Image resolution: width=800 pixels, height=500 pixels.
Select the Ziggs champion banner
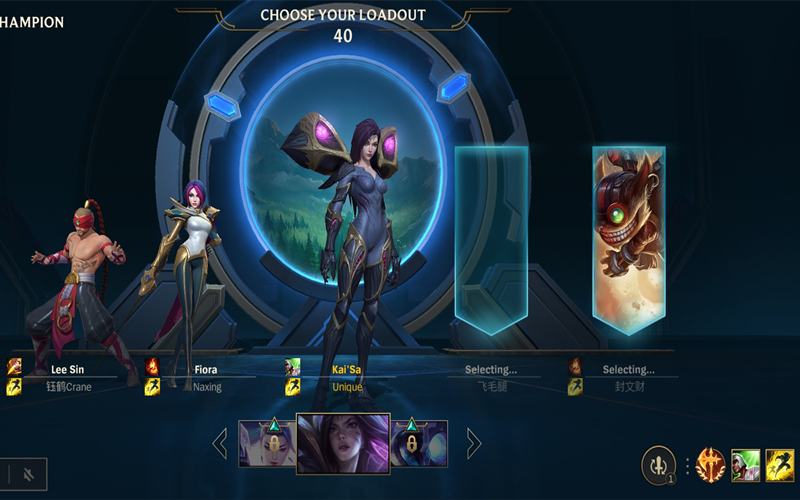point(628,238)
